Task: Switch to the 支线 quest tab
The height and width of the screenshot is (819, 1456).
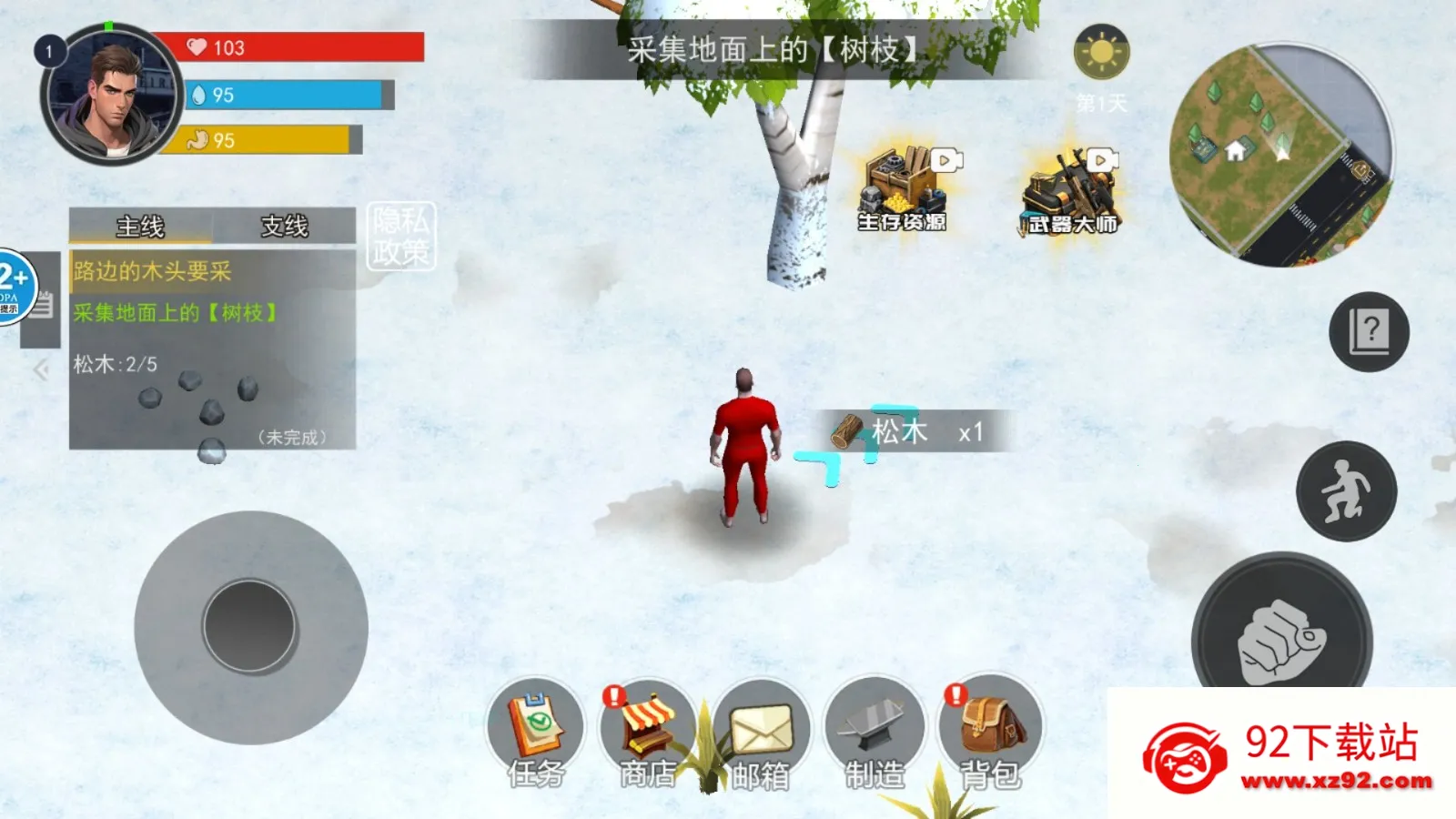Action: (x=287, y=227)
